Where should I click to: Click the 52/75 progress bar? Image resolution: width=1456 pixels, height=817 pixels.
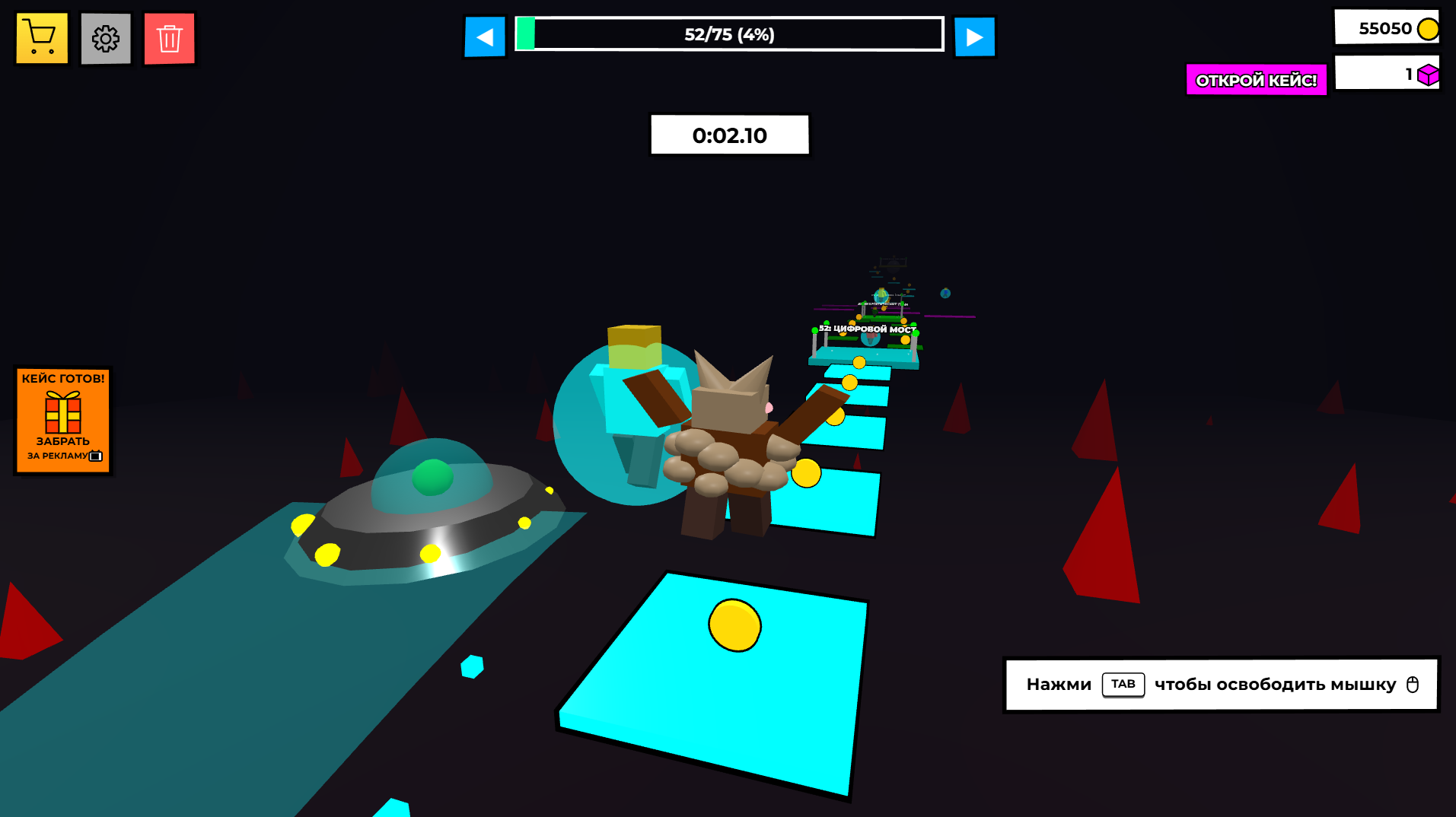728,34
